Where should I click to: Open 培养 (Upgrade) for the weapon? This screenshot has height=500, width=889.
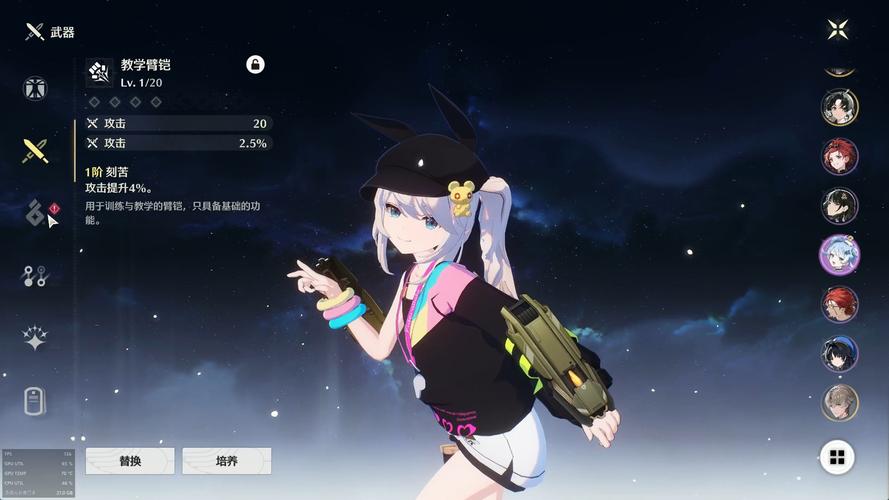[x=227, y=461]
